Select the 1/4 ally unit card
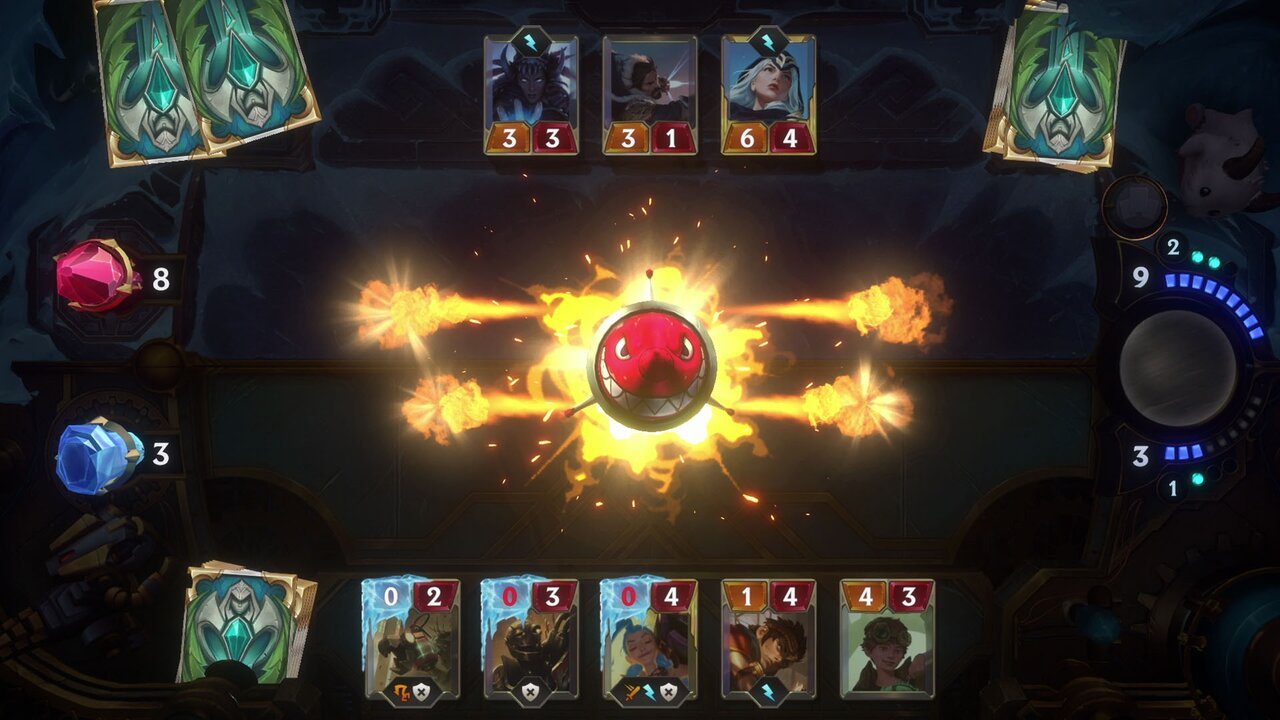 pos(768,638)
